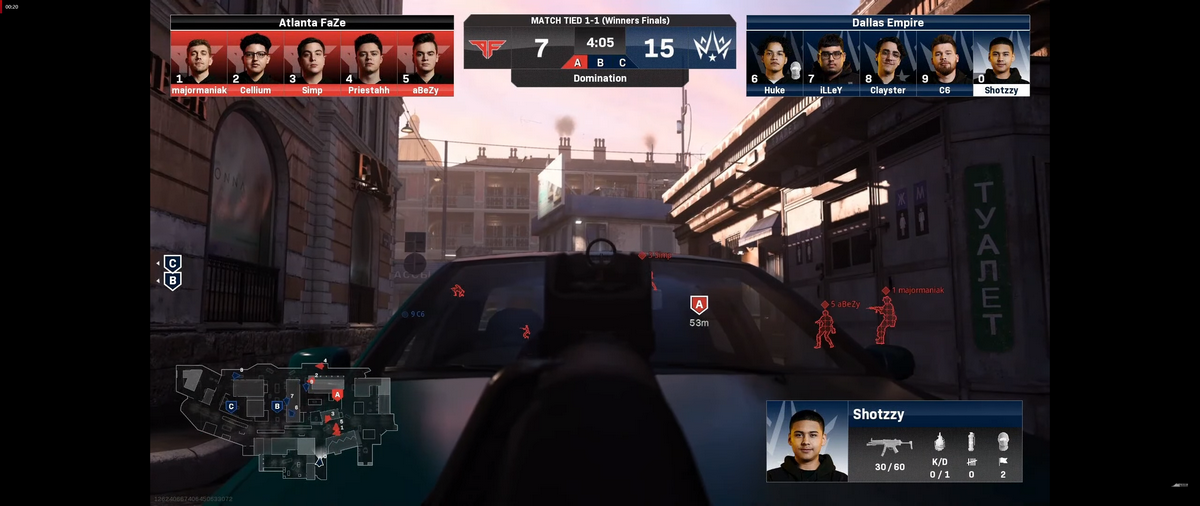The width and height of the screenshot is (1200, 506).
Task: Click the Dallas Empire team logo
Action: [712, 47]
